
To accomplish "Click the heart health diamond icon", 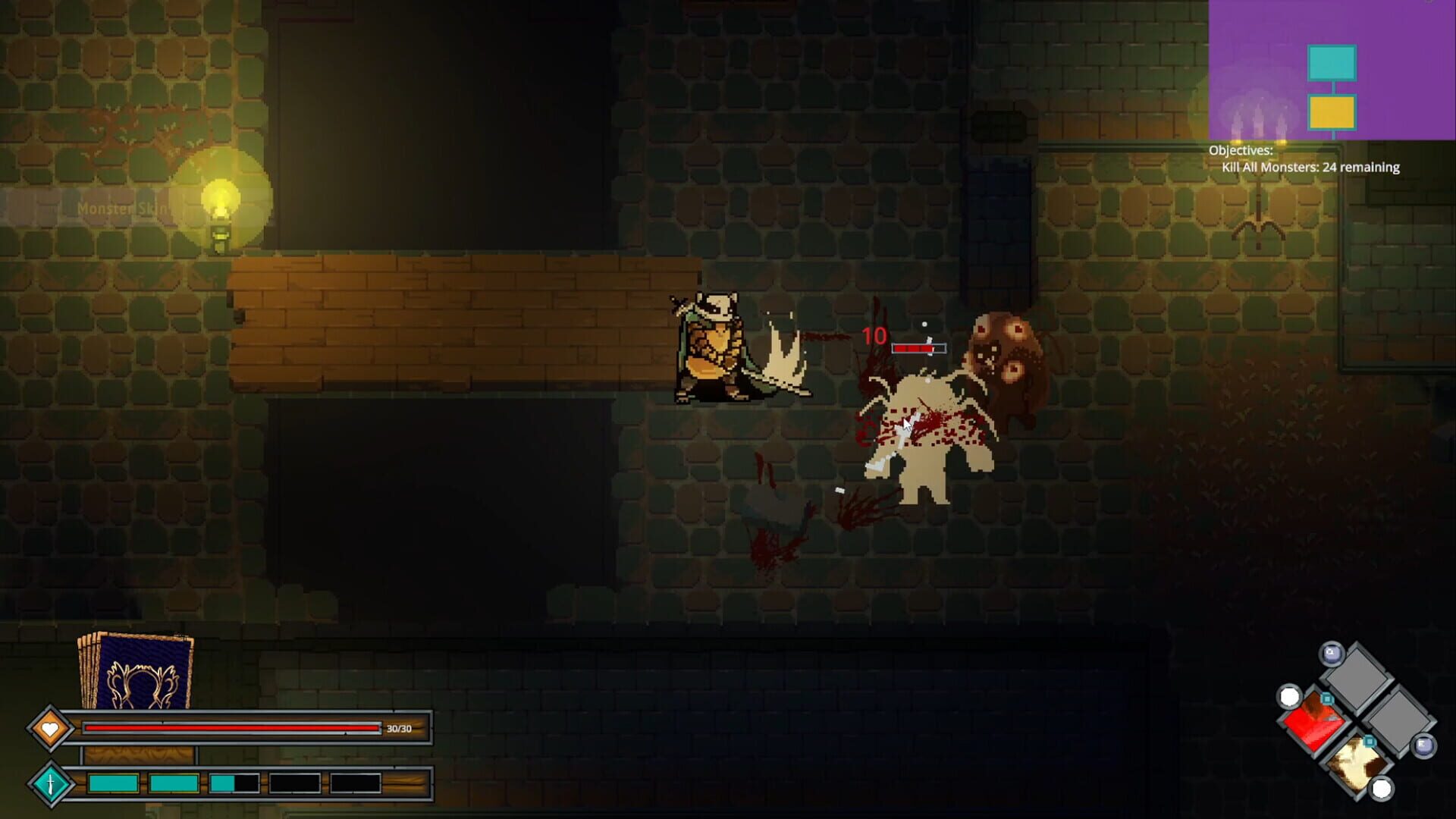I will click(x=51, y=727).
